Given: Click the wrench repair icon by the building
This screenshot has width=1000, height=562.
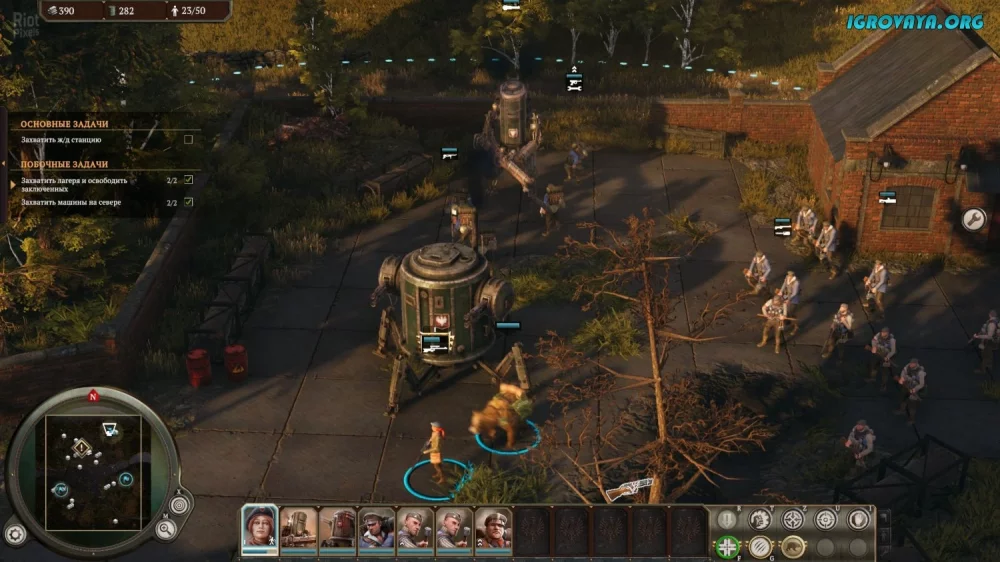Looking at the screenshot, I should click(x=973, y=219).
